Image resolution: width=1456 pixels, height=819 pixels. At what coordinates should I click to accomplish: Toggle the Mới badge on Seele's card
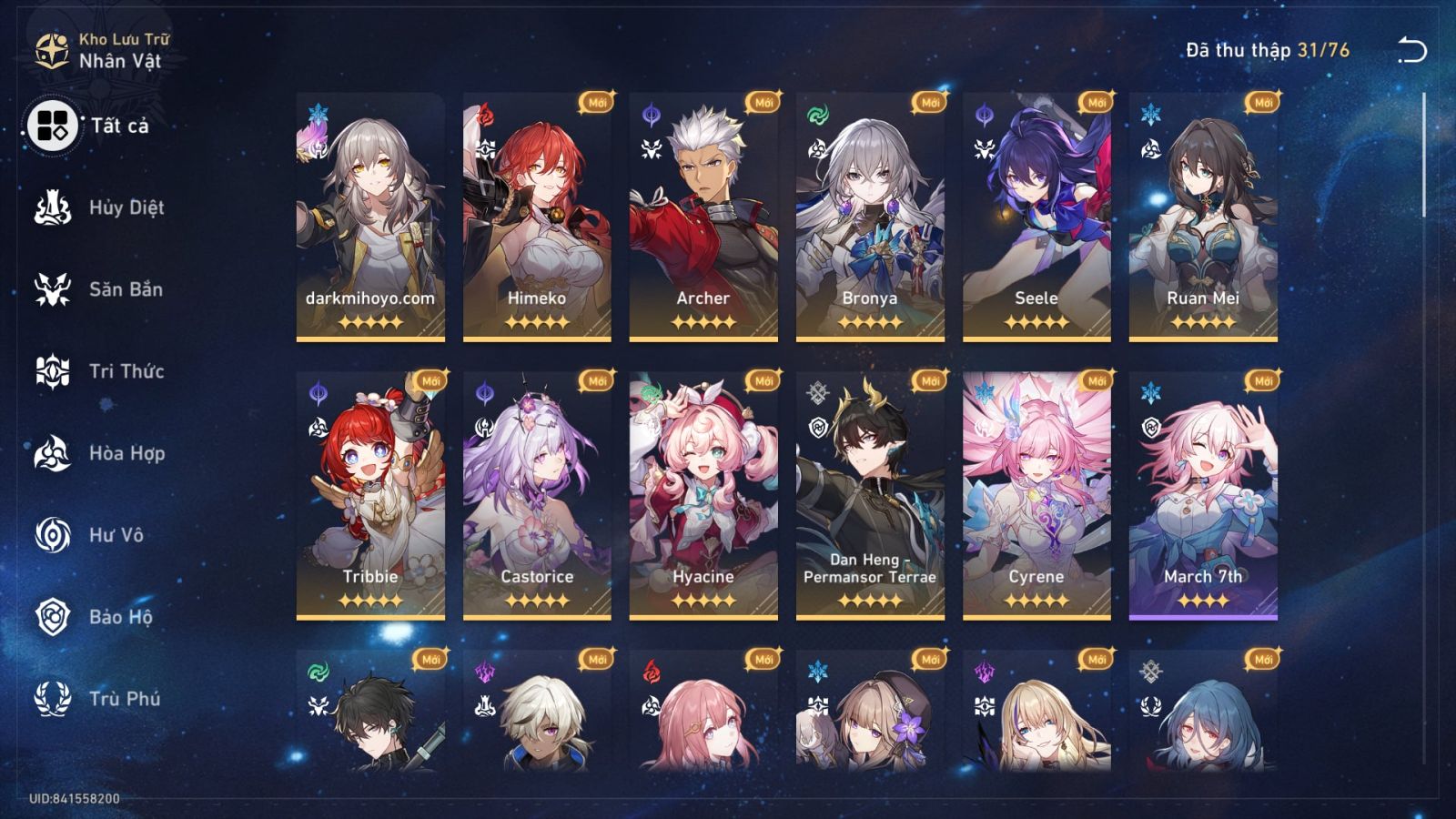[x=1096, y=103]
